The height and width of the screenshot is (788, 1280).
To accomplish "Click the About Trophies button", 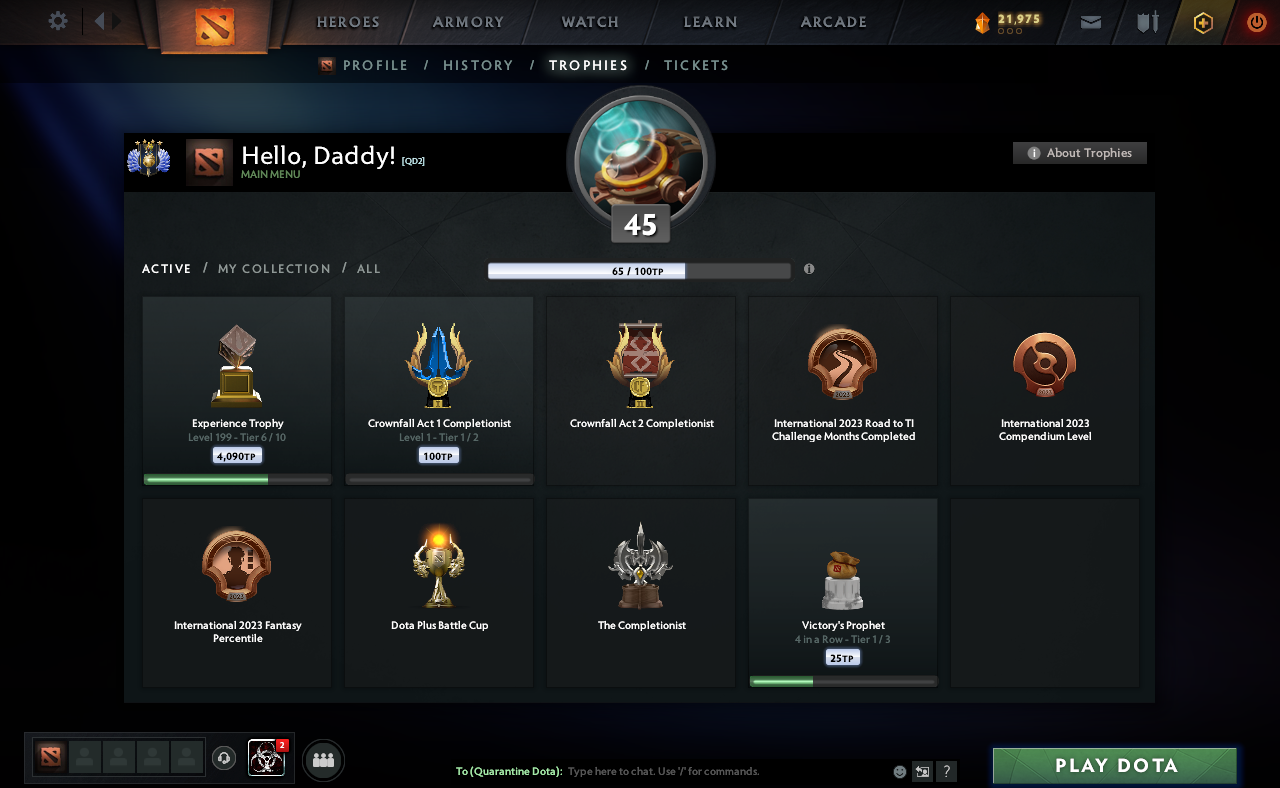I will [x=1079, y=153].
